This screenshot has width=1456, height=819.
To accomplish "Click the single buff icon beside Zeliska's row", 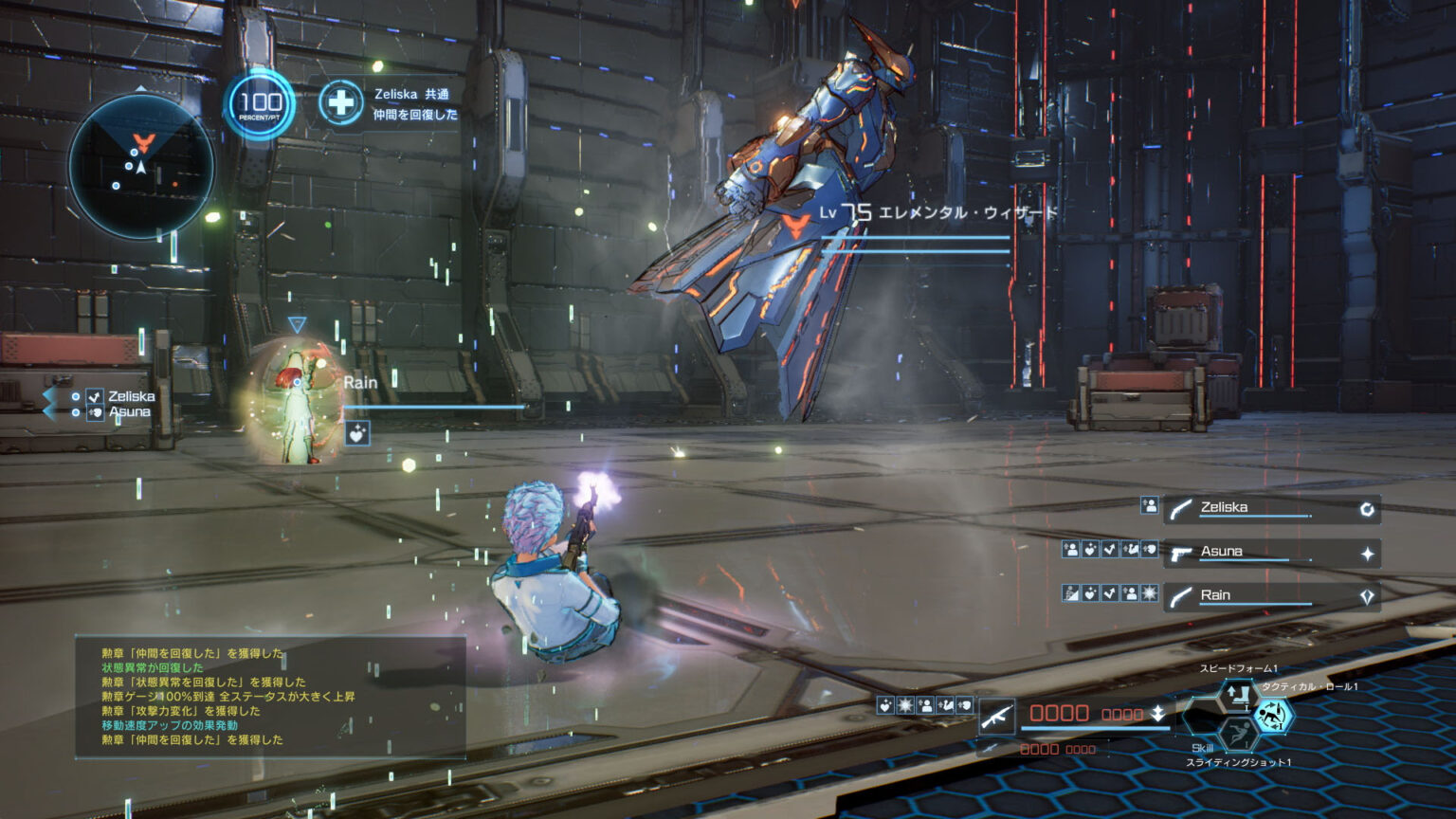I will 1149,506.
